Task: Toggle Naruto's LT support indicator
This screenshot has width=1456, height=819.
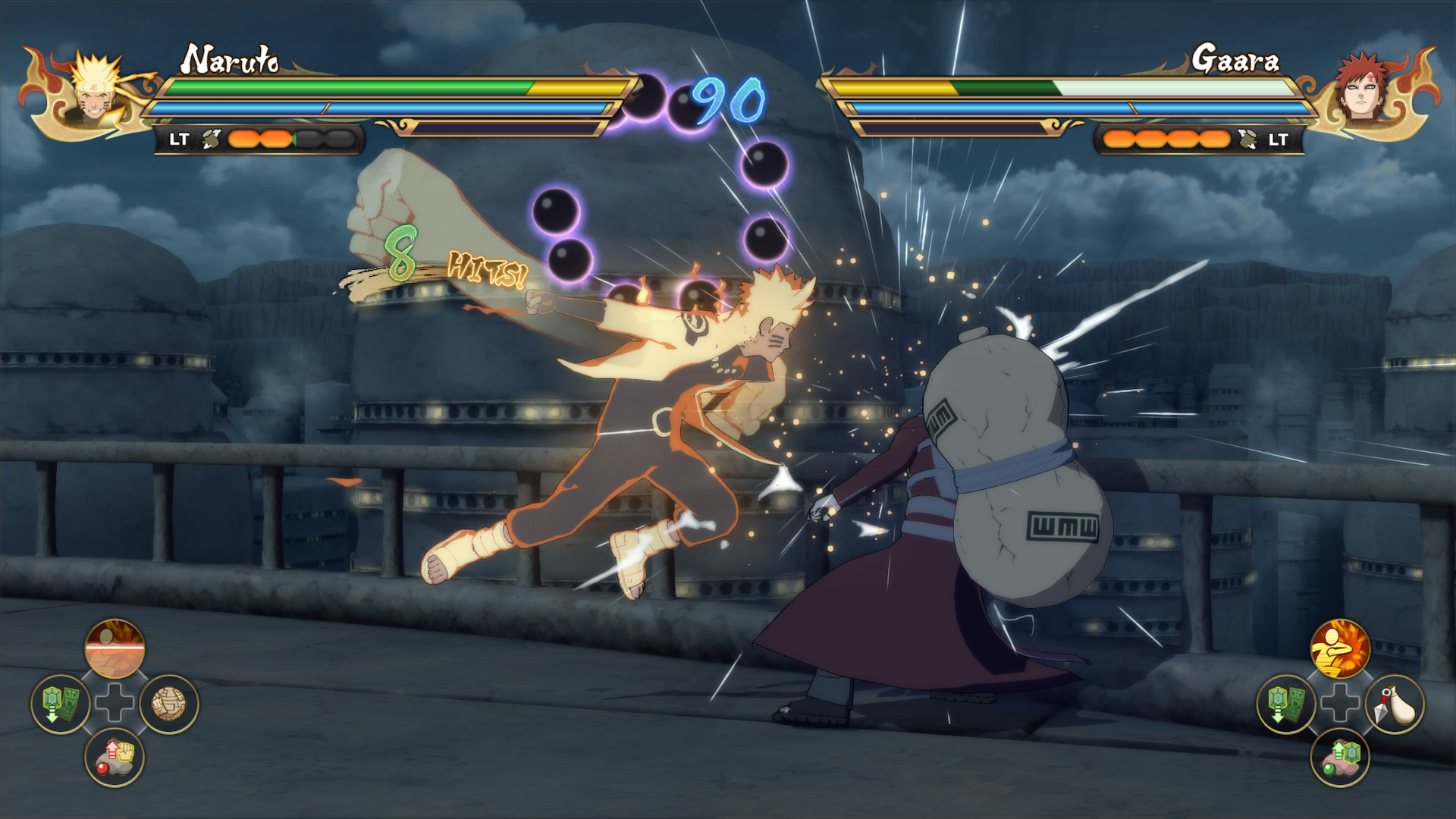Action: coord(180,140)
